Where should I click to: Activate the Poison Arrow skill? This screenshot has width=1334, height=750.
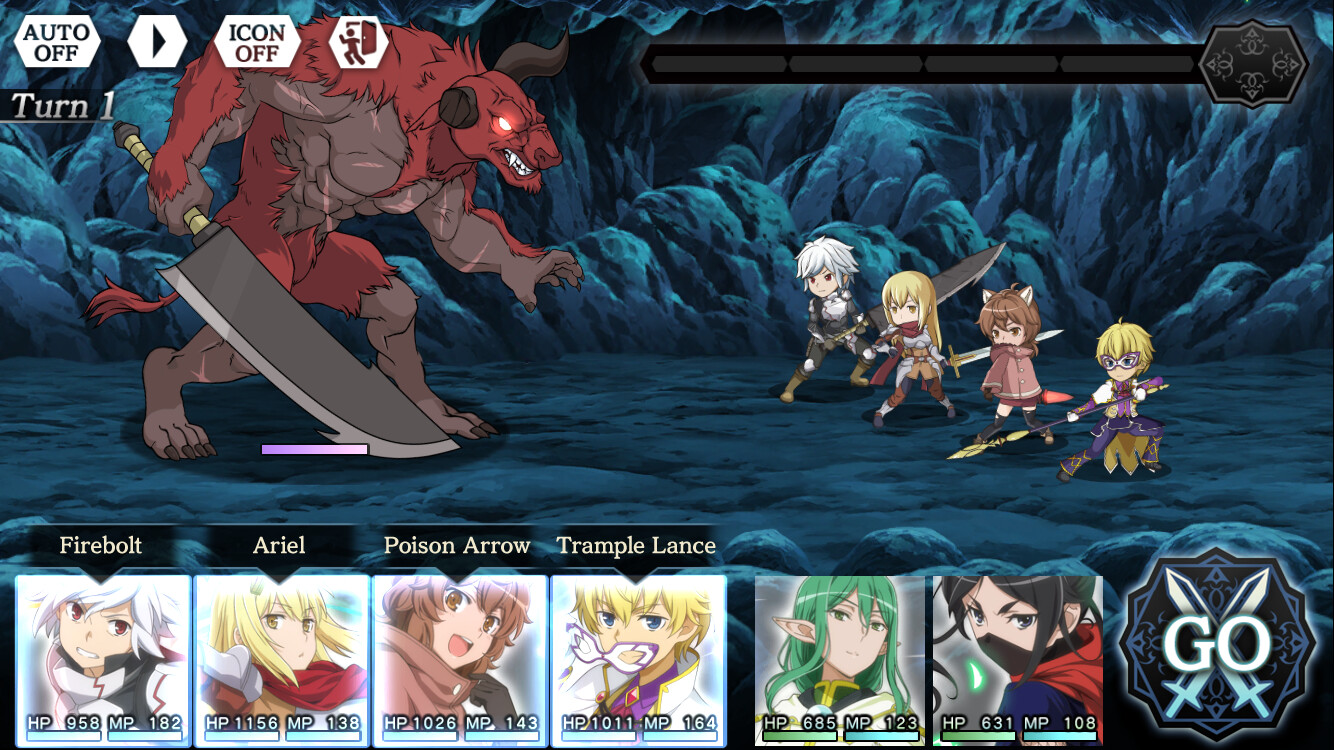tap(457, 546)
